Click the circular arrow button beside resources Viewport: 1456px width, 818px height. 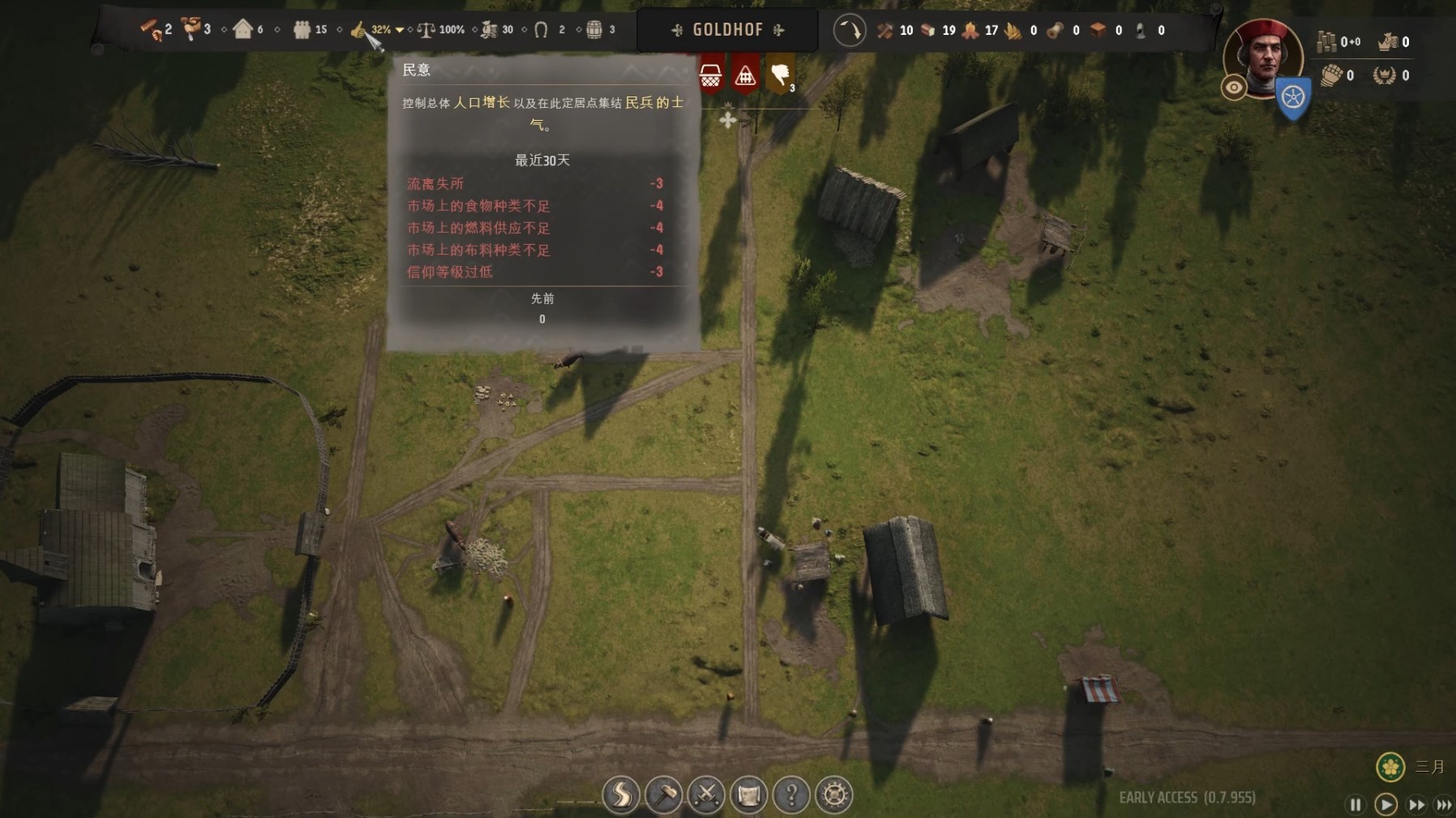point(850,31)
